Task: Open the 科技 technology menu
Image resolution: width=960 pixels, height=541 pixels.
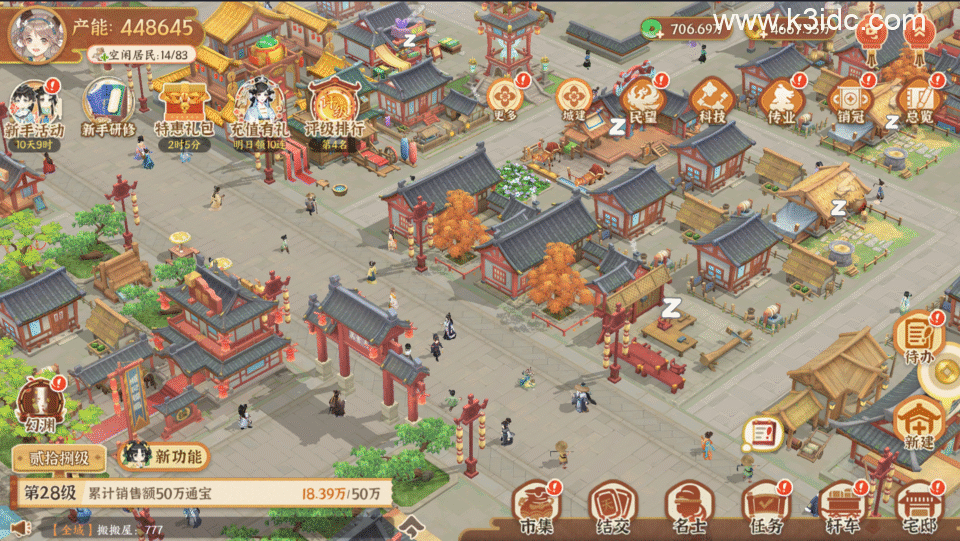Action: (711, 98)
